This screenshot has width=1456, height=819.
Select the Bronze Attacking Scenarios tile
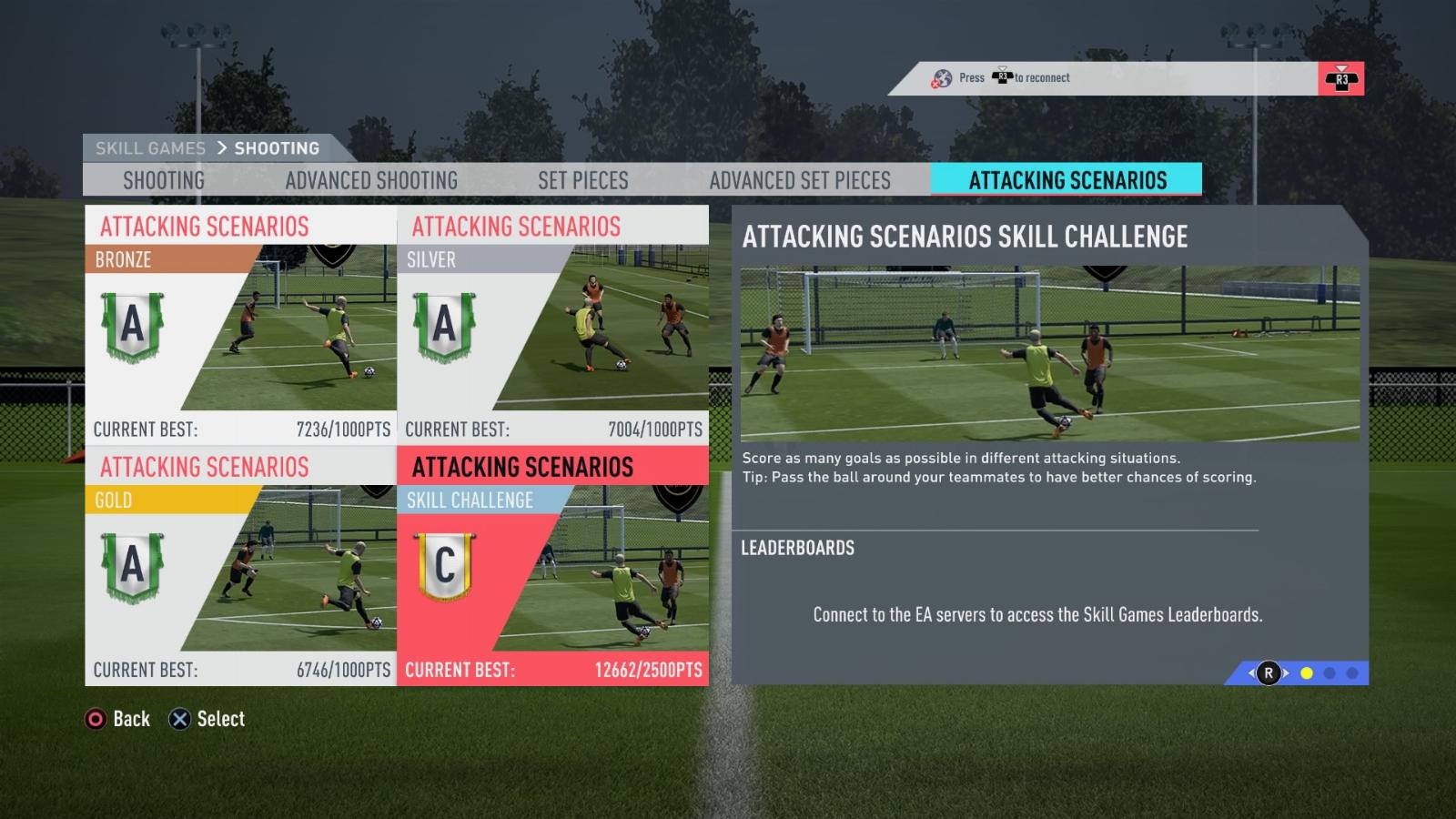[x=241, y=325]
